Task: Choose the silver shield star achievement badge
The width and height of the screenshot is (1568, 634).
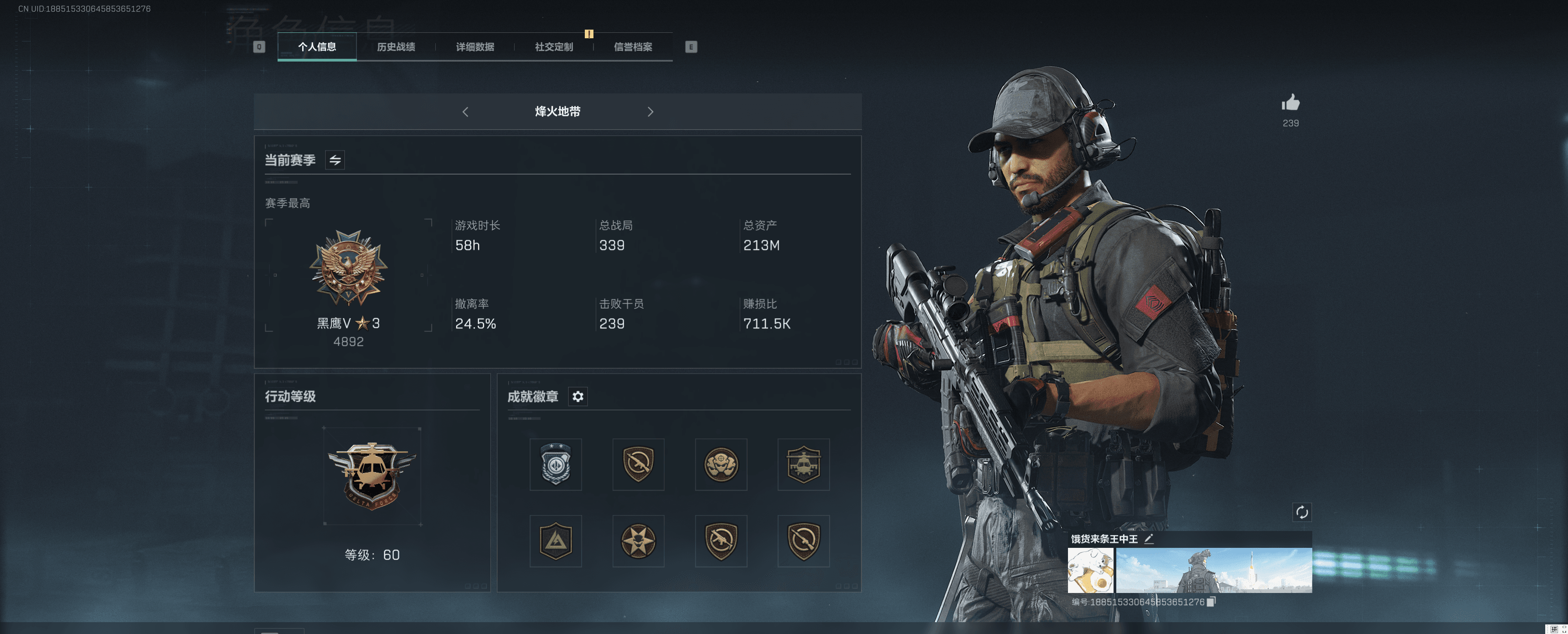Action: (556, 464)
